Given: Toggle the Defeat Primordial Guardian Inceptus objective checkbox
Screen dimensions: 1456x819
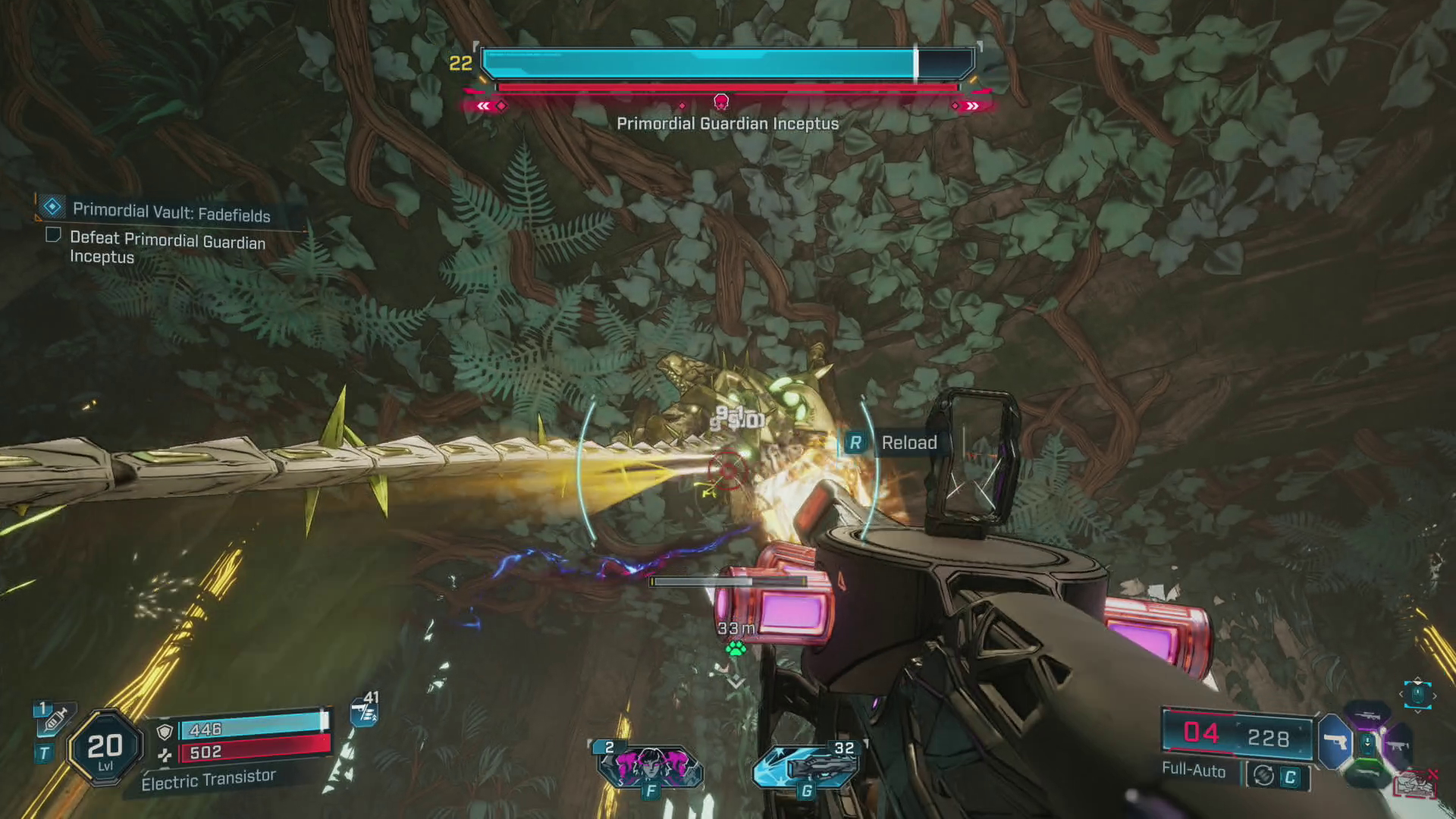Looking at the screenshot, I should click(53, 235).
